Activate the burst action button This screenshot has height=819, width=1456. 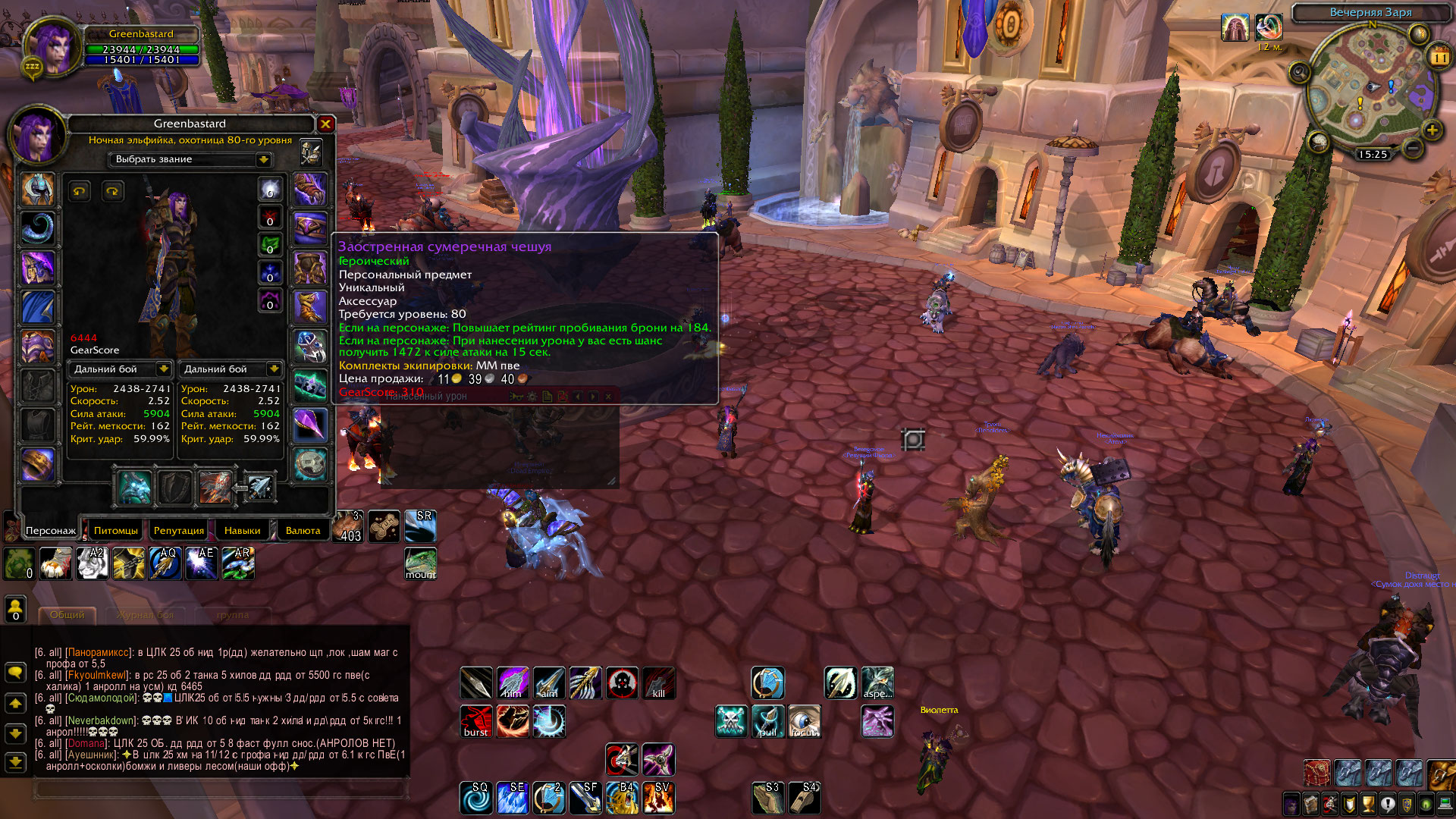click(476, 721)
